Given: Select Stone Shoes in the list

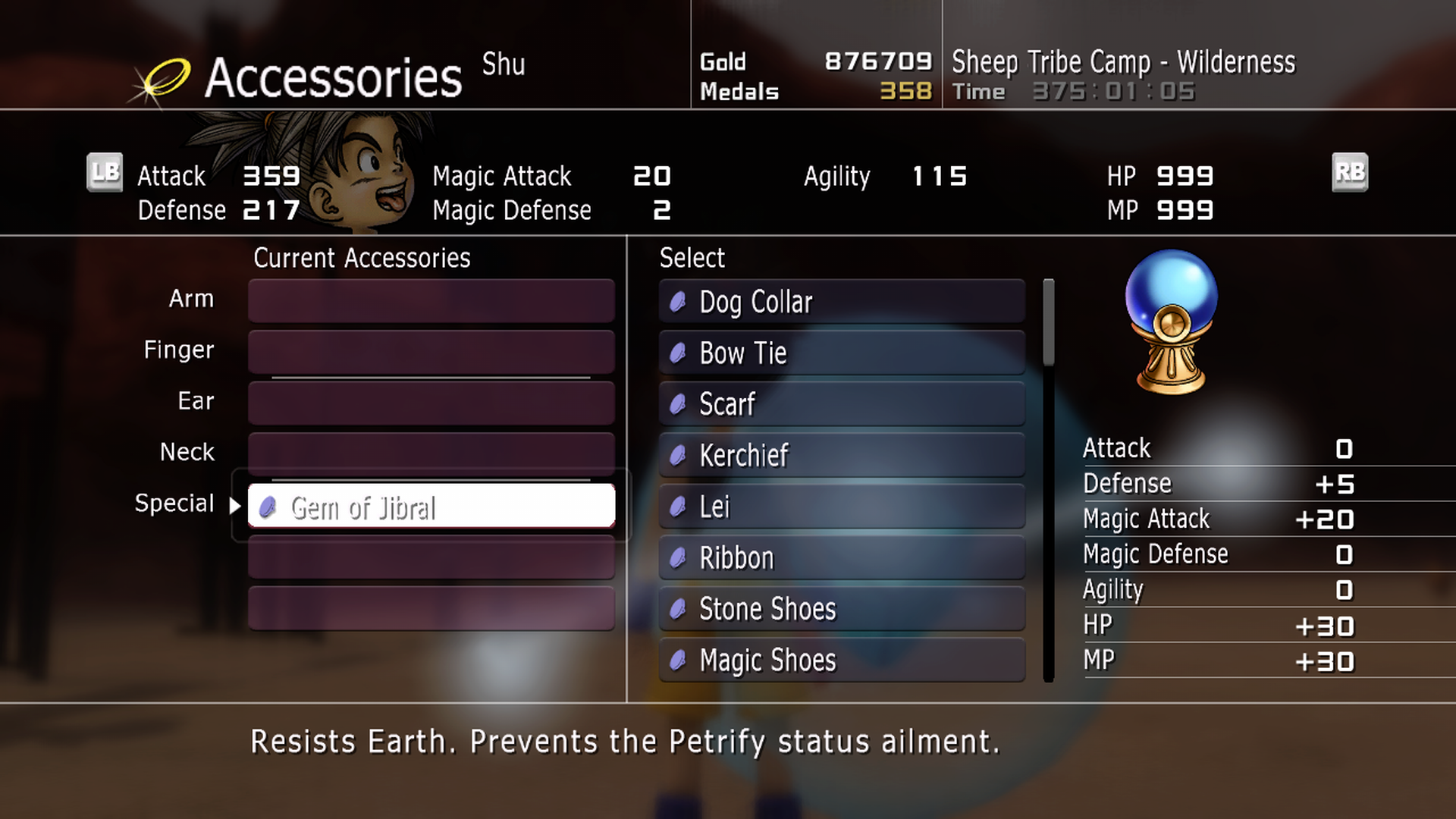Looking at the screenshot, I should (842, 609).
